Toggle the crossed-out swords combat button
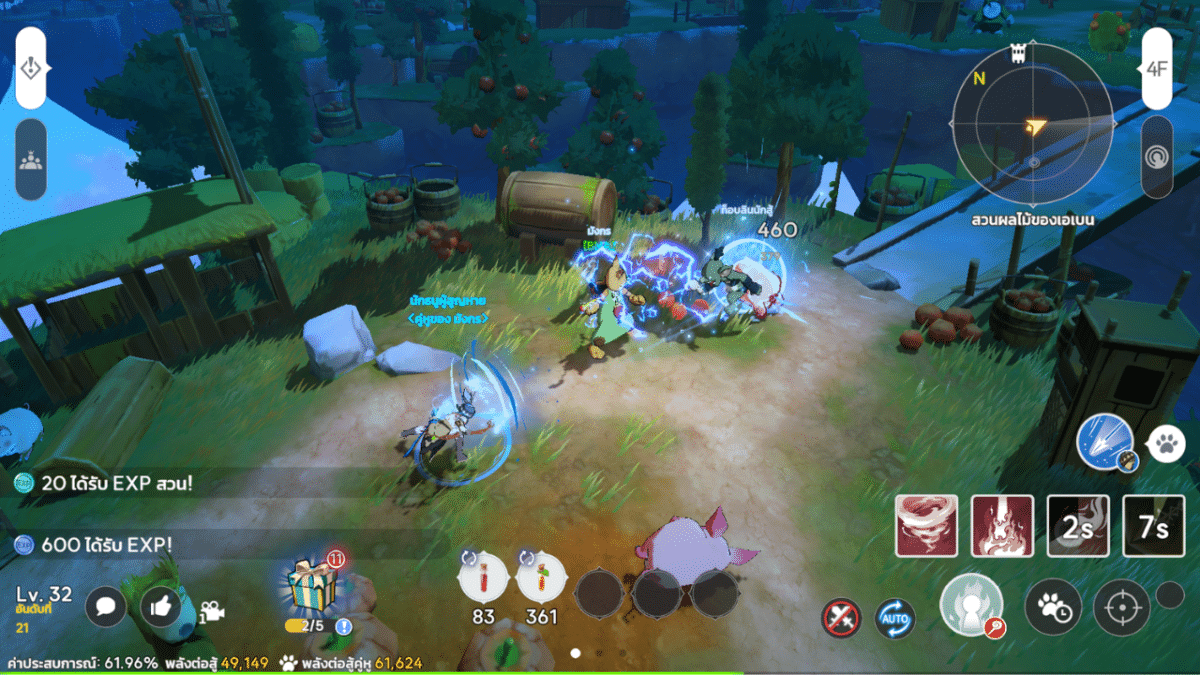The image size is (1200, 675). 841,618
